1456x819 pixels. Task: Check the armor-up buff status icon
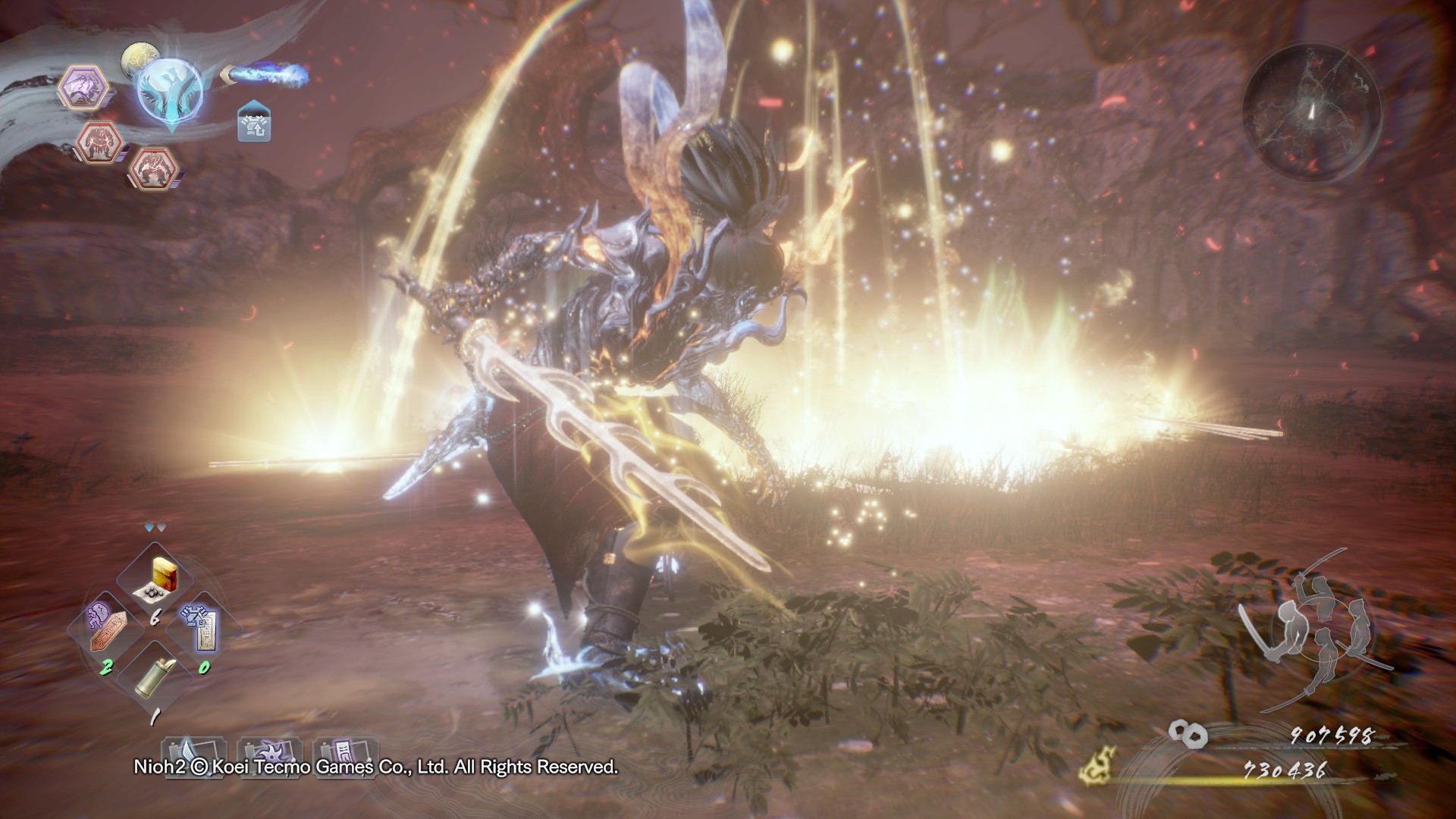click(255, 124)
